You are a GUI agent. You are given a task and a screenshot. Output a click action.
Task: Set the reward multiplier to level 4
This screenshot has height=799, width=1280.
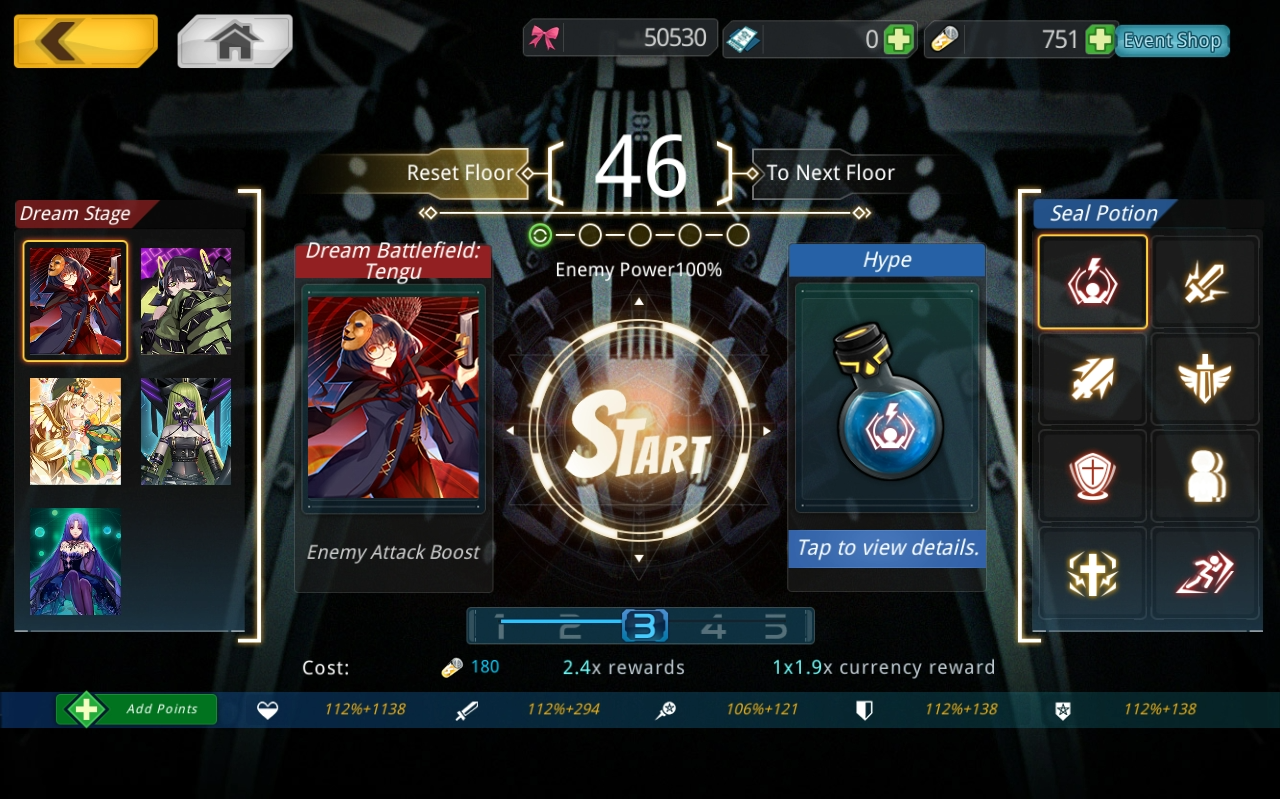coord(712,628)
